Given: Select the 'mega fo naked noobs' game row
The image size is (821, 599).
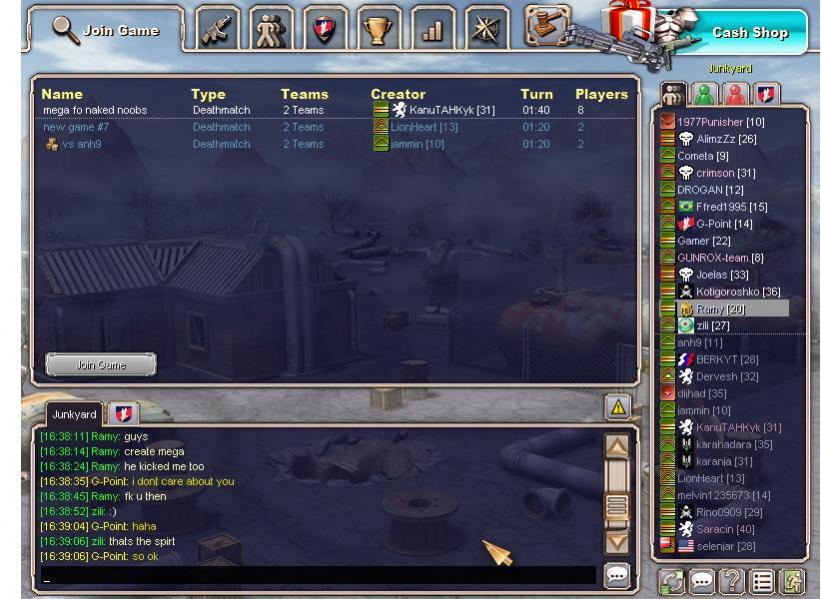Looking at the screenshot, I should pyautogui.click(x=95, y=110).
